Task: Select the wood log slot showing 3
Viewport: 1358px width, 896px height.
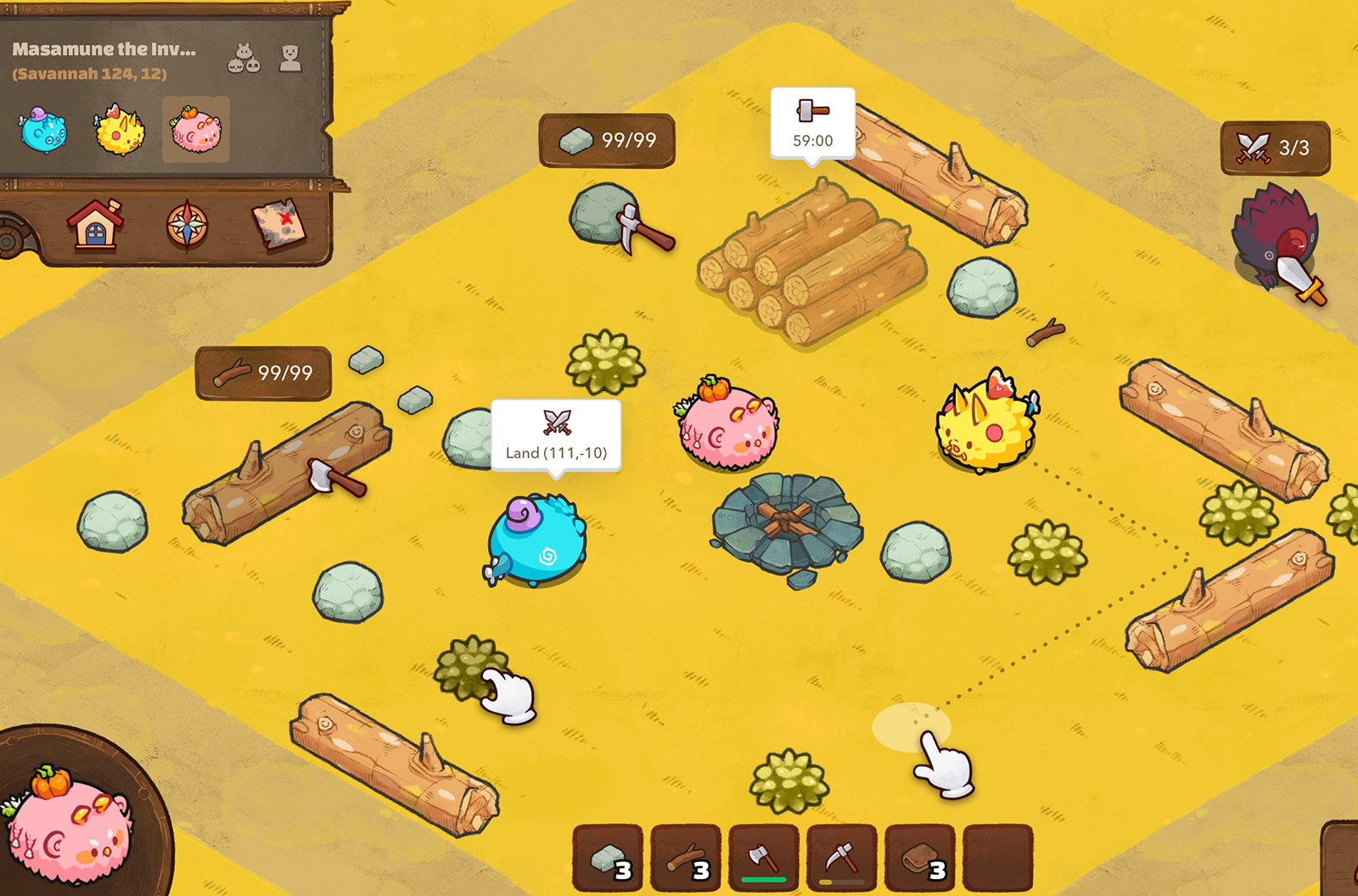Action: (685, 859)
